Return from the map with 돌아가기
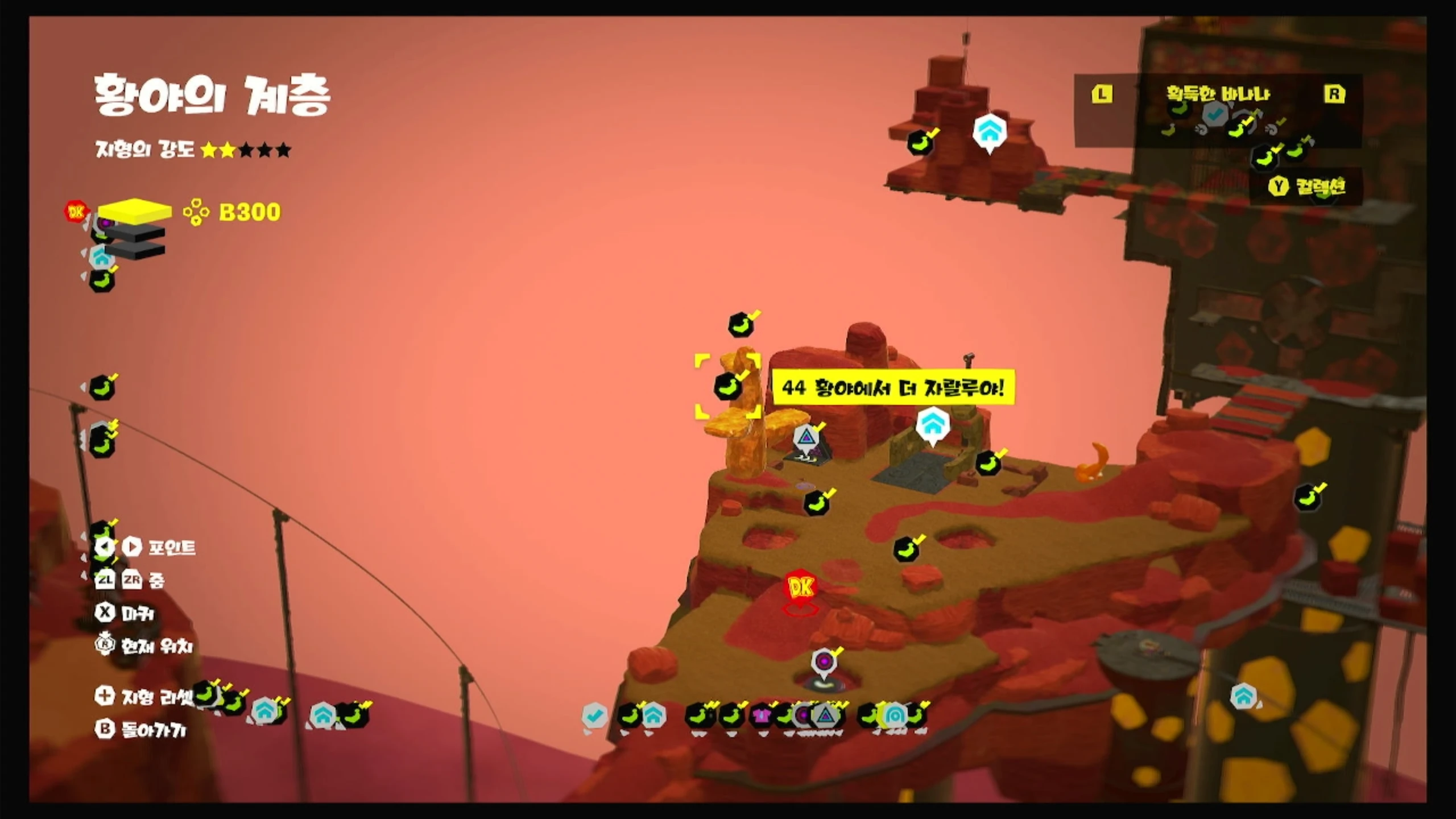This screenshot has height=819, width=1456. (143, 729)
